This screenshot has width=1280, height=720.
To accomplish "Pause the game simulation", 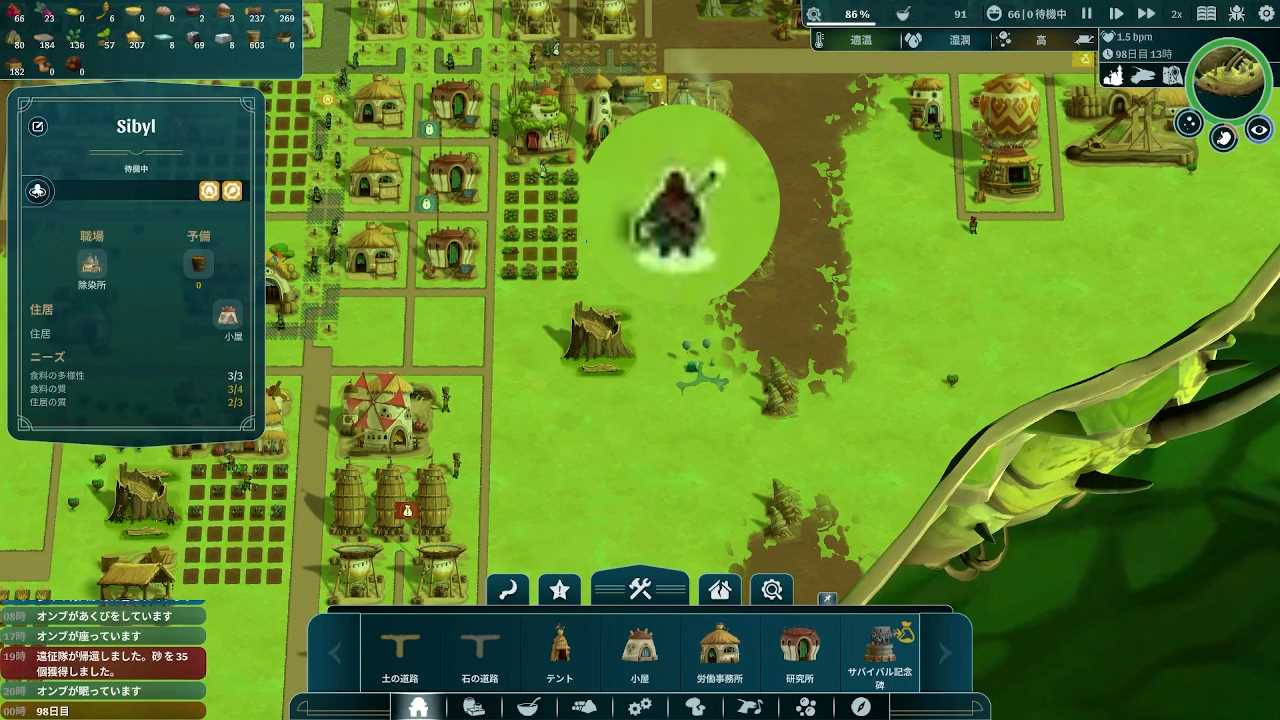I will [1087, 14].
